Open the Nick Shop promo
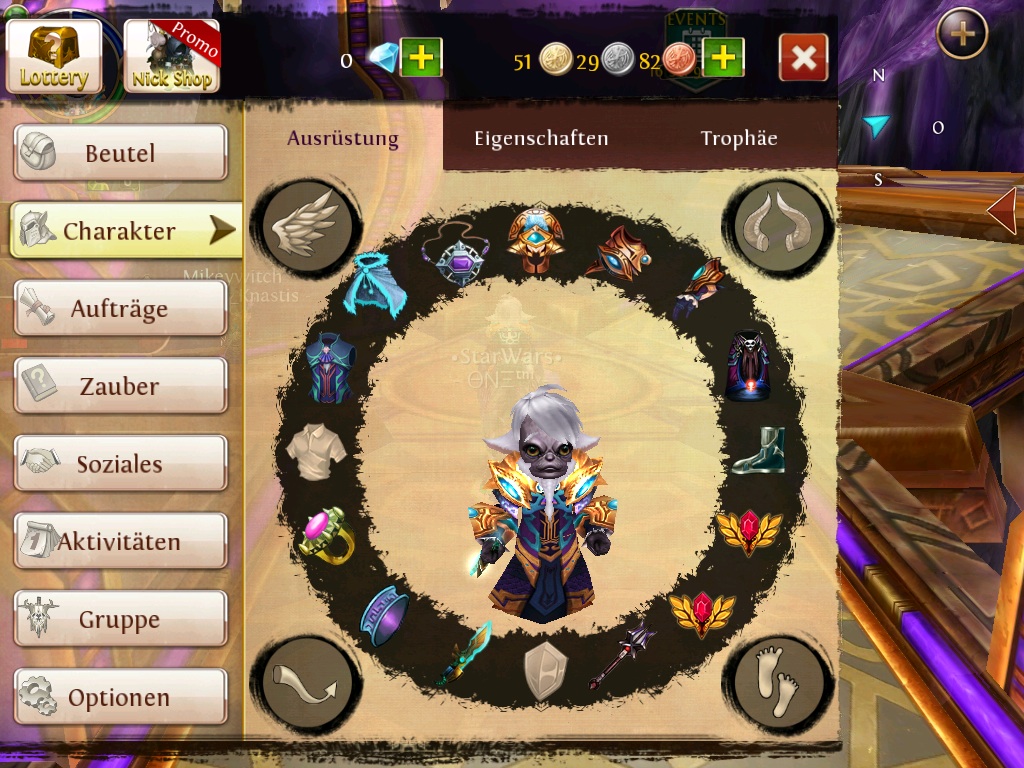This screenshot has height=768, width=1024. point(172,56)
